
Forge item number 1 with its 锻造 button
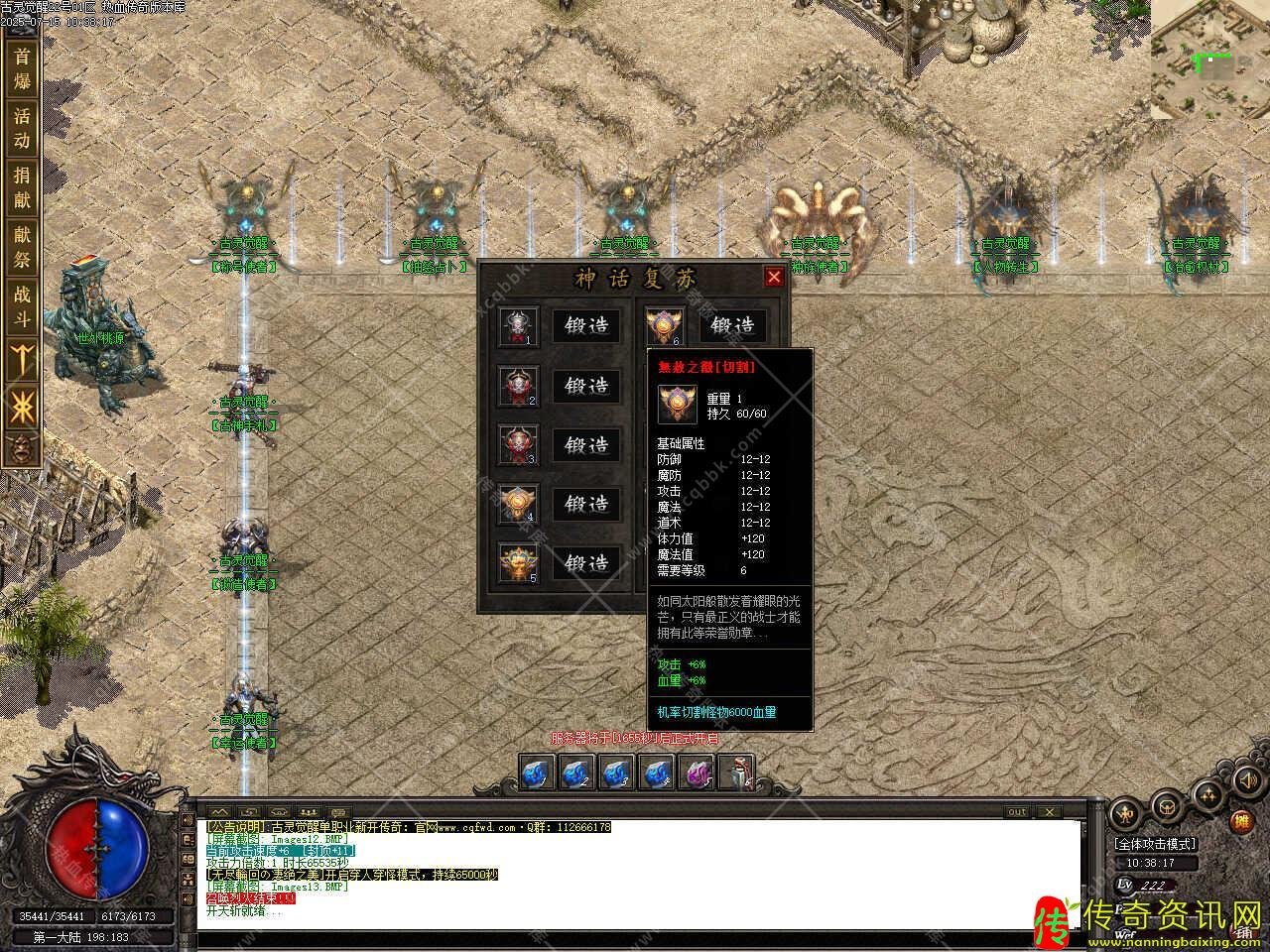tap(586, 325)
